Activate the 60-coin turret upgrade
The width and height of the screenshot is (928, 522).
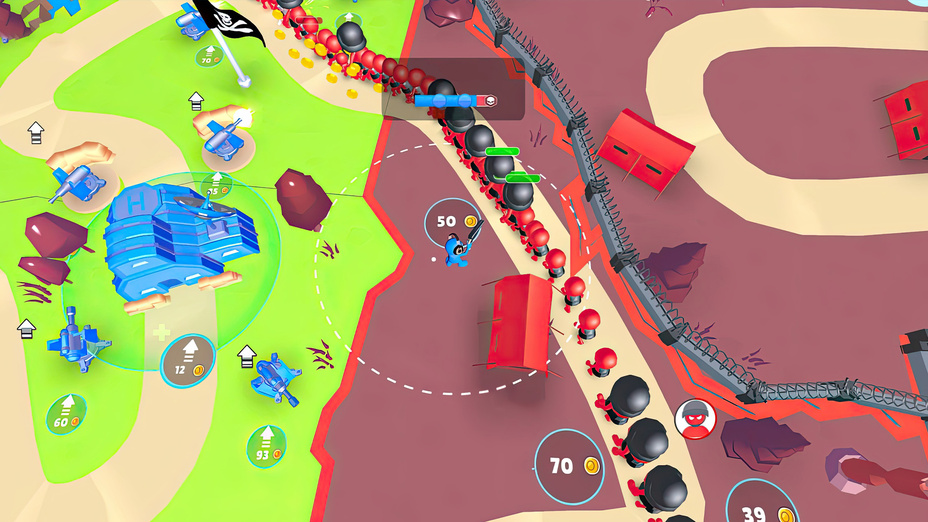[67, 413]
